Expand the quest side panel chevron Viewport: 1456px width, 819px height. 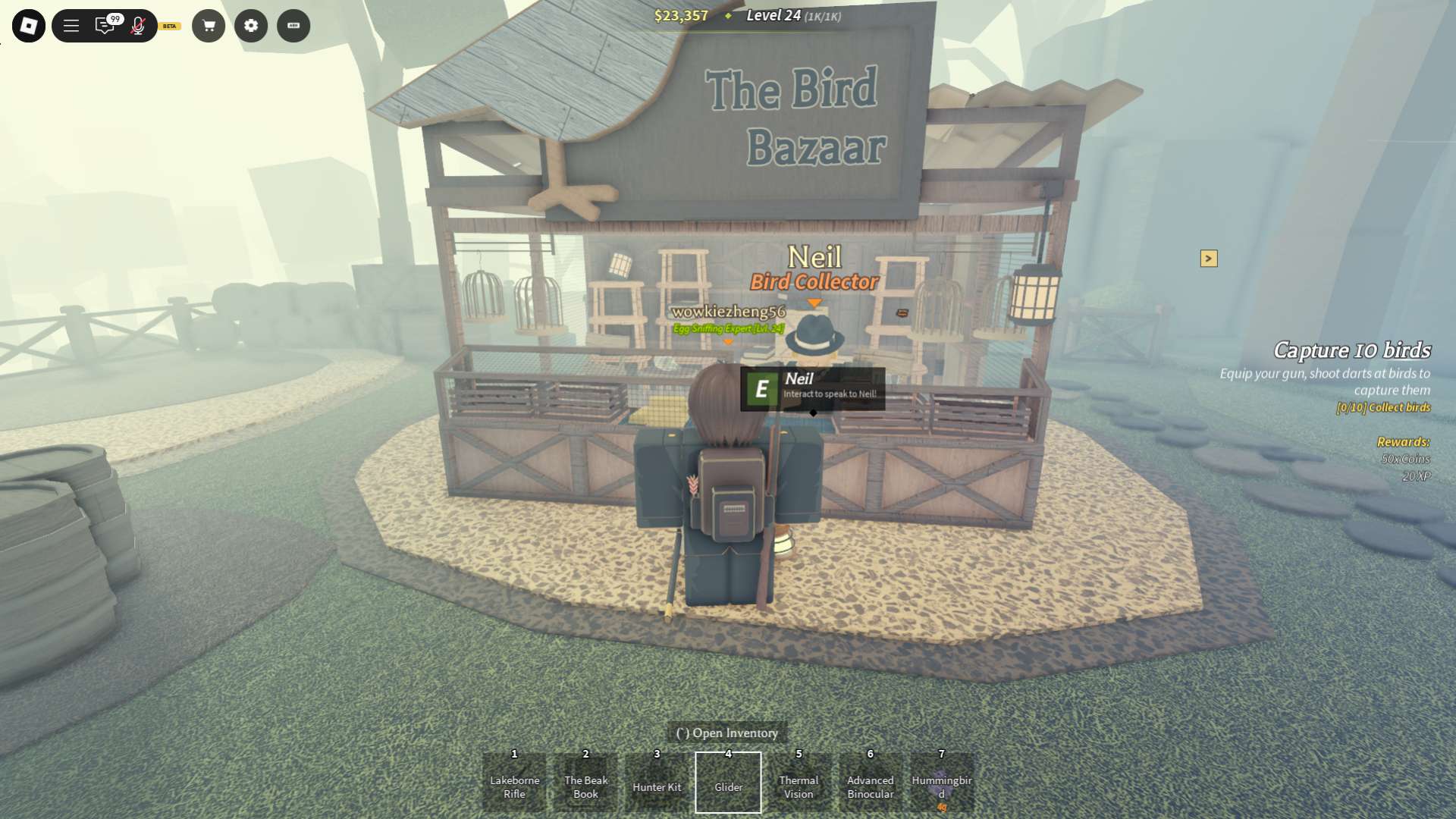point(1209,259)
